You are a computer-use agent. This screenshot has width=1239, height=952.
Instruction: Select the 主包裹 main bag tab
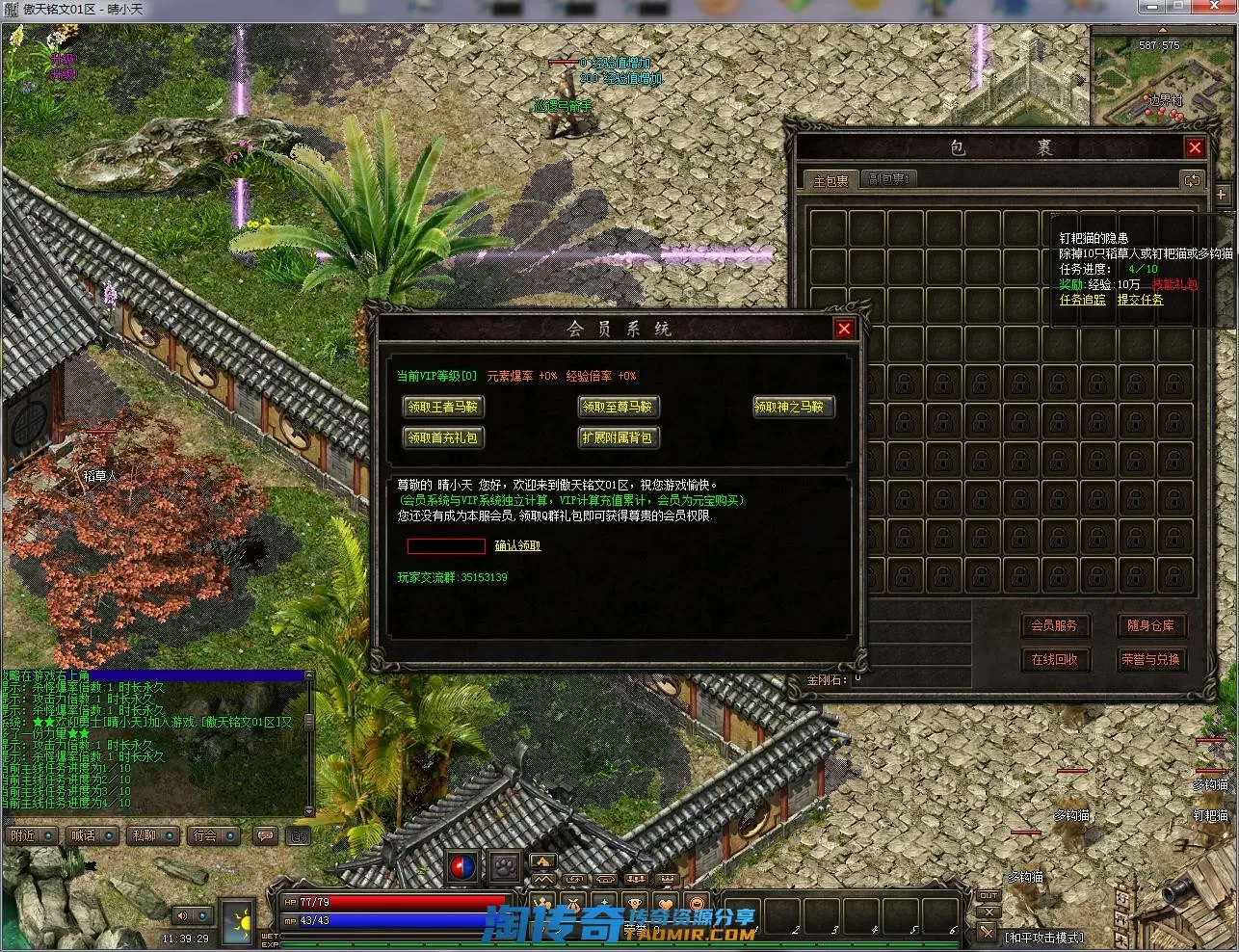(x=830, y=180)
